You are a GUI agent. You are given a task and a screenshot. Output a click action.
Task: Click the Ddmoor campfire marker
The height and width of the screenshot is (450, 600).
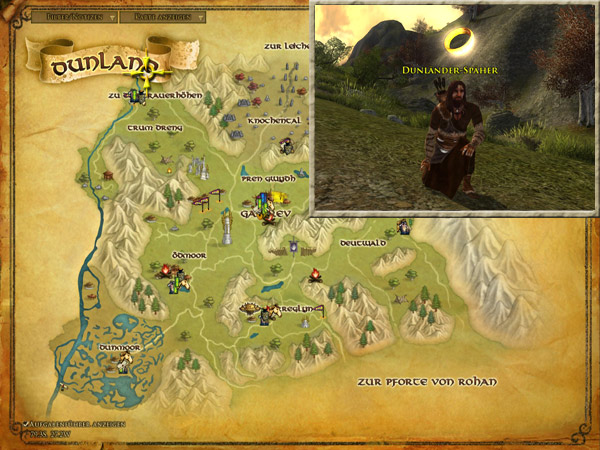(x=165, y=269)
